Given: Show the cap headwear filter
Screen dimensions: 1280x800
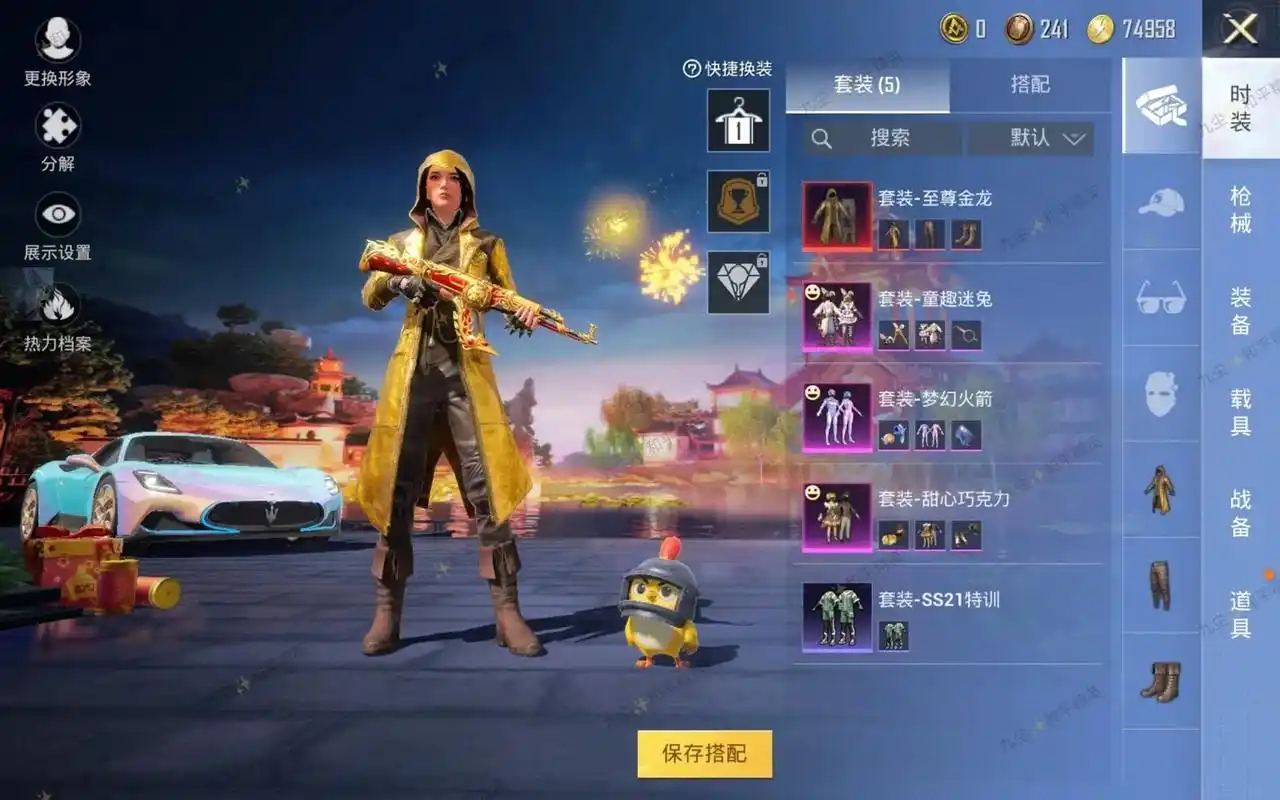Looking at the screenshot, I should point(1161,202).
